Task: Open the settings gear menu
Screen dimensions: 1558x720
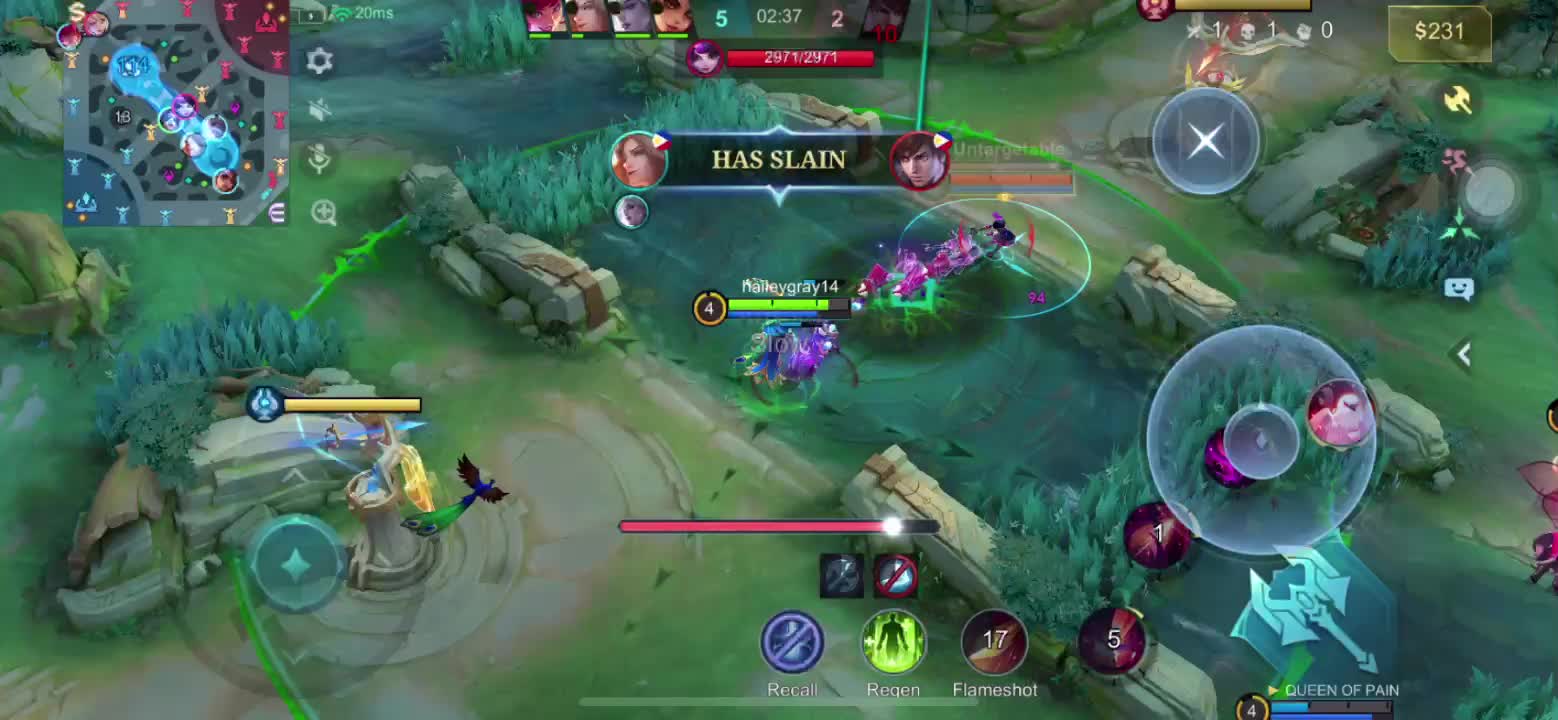Action: point(319,61)
